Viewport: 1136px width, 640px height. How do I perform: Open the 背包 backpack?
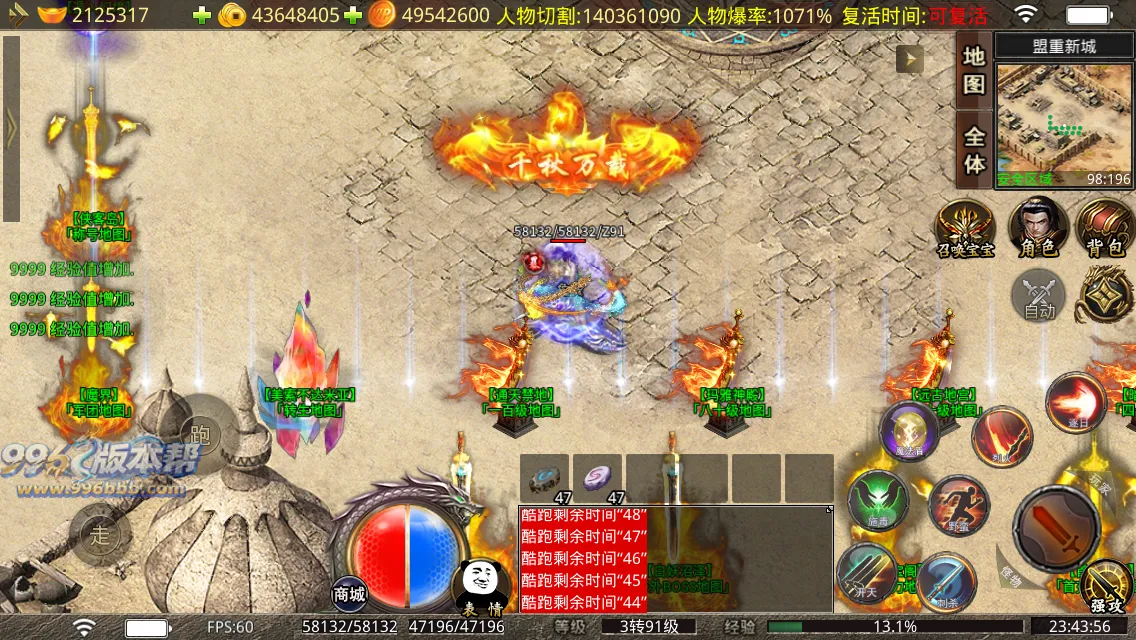tap(1104, 229)
